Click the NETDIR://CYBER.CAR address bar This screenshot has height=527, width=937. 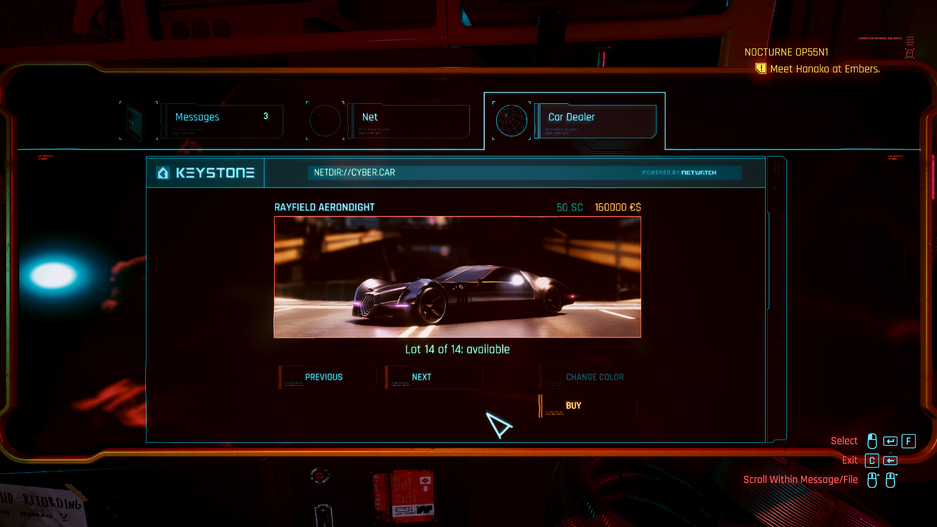[470, 172]
